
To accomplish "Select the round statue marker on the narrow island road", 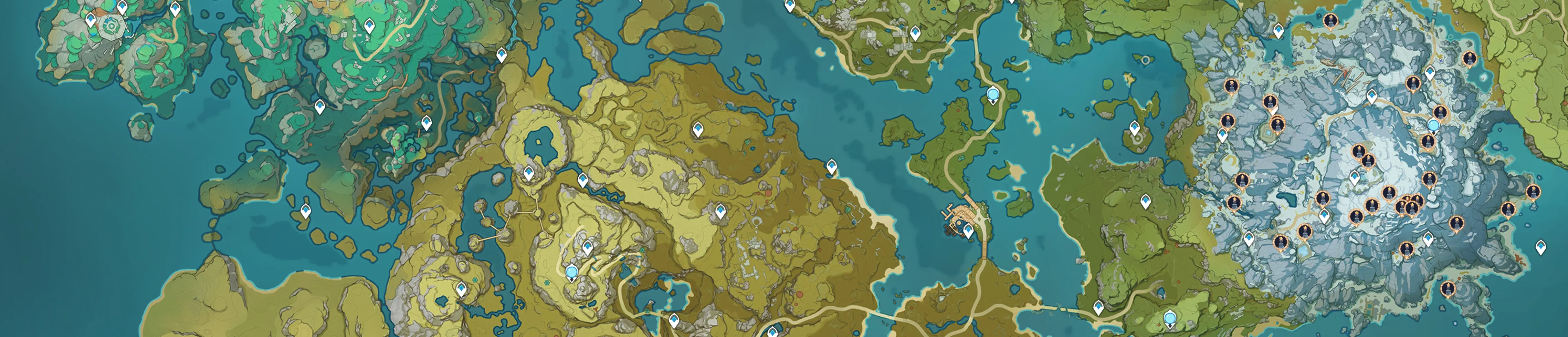I will pyautogui.click(x=993, y=94).
